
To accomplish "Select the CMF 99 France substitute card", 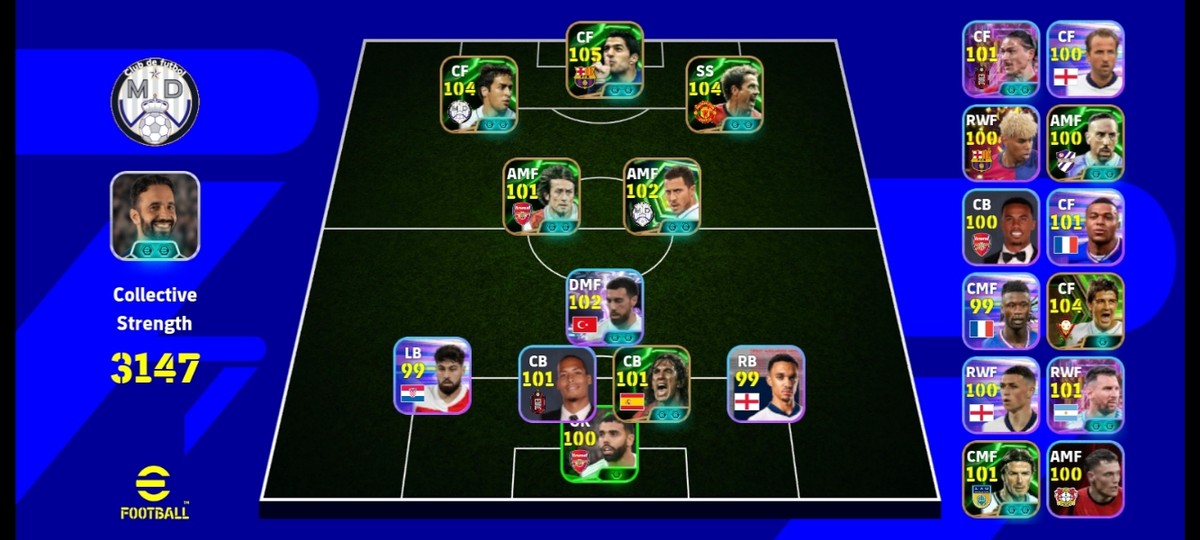I will pyautogui.click(x=1001, y=311).
